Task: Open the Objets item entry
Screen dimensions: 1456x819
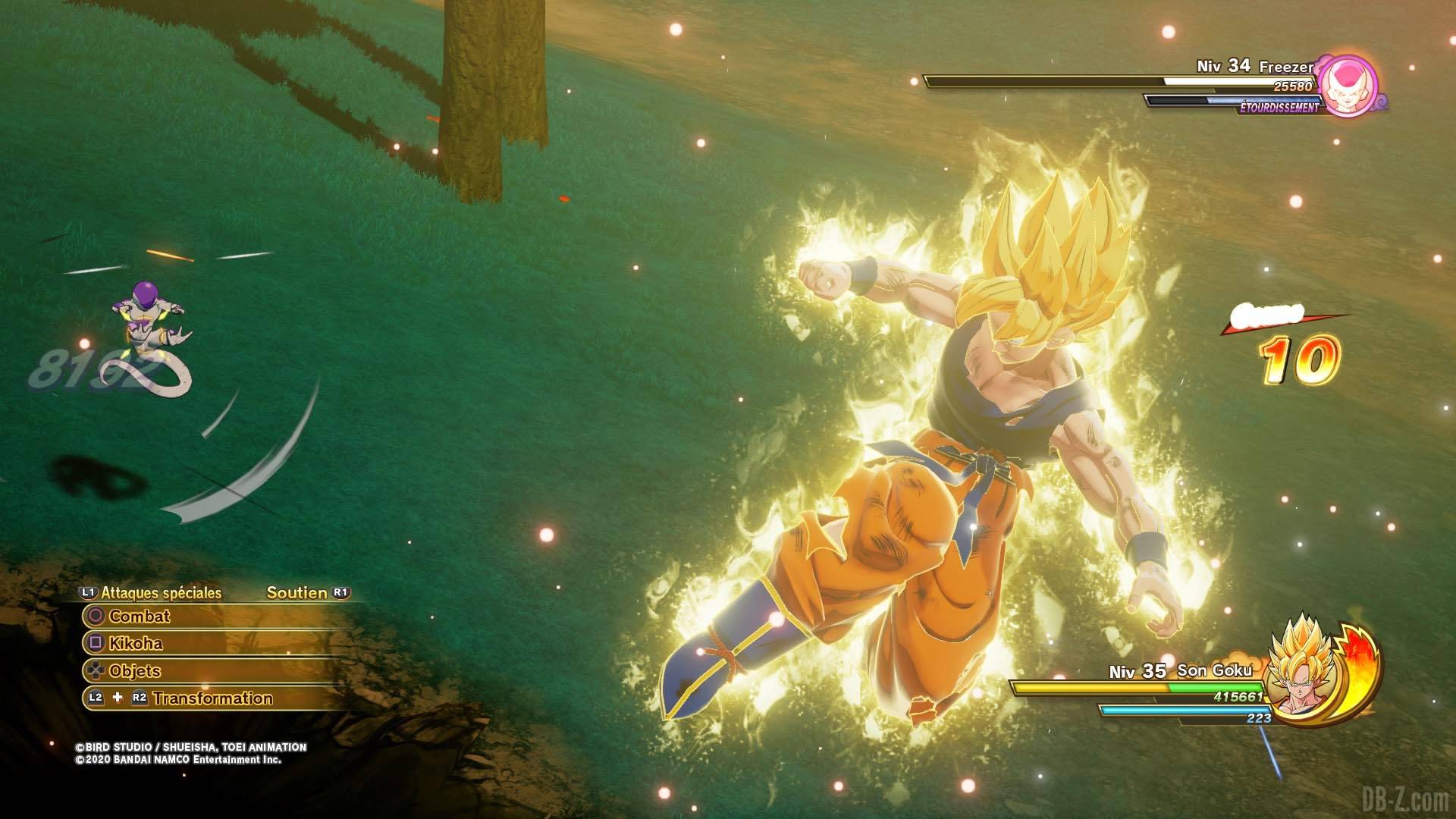Action: 134,671
